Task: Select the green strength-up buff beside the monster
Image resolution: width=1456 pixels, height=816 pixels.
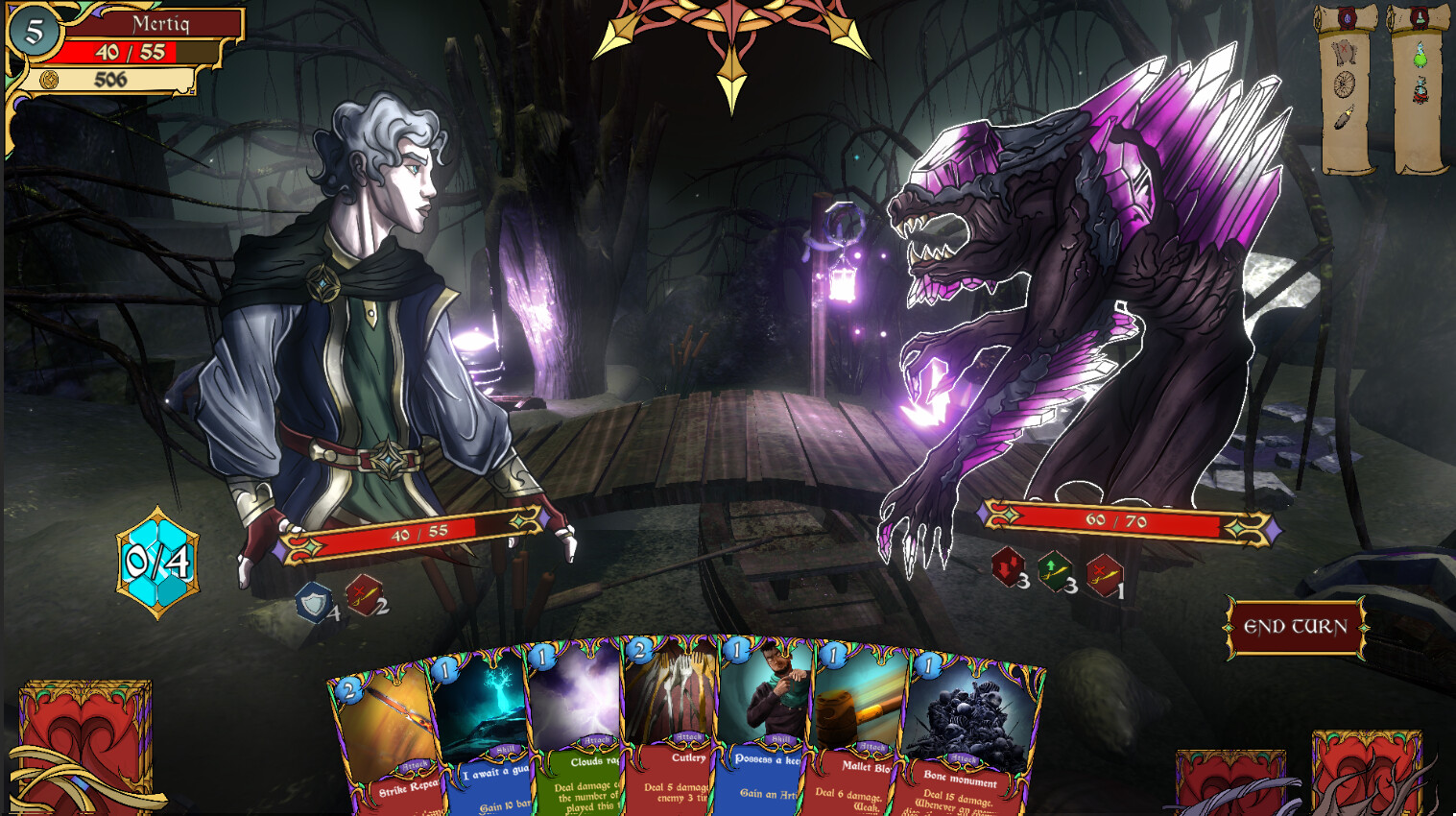Action: pyautogui.click(x=1056, y=573)
